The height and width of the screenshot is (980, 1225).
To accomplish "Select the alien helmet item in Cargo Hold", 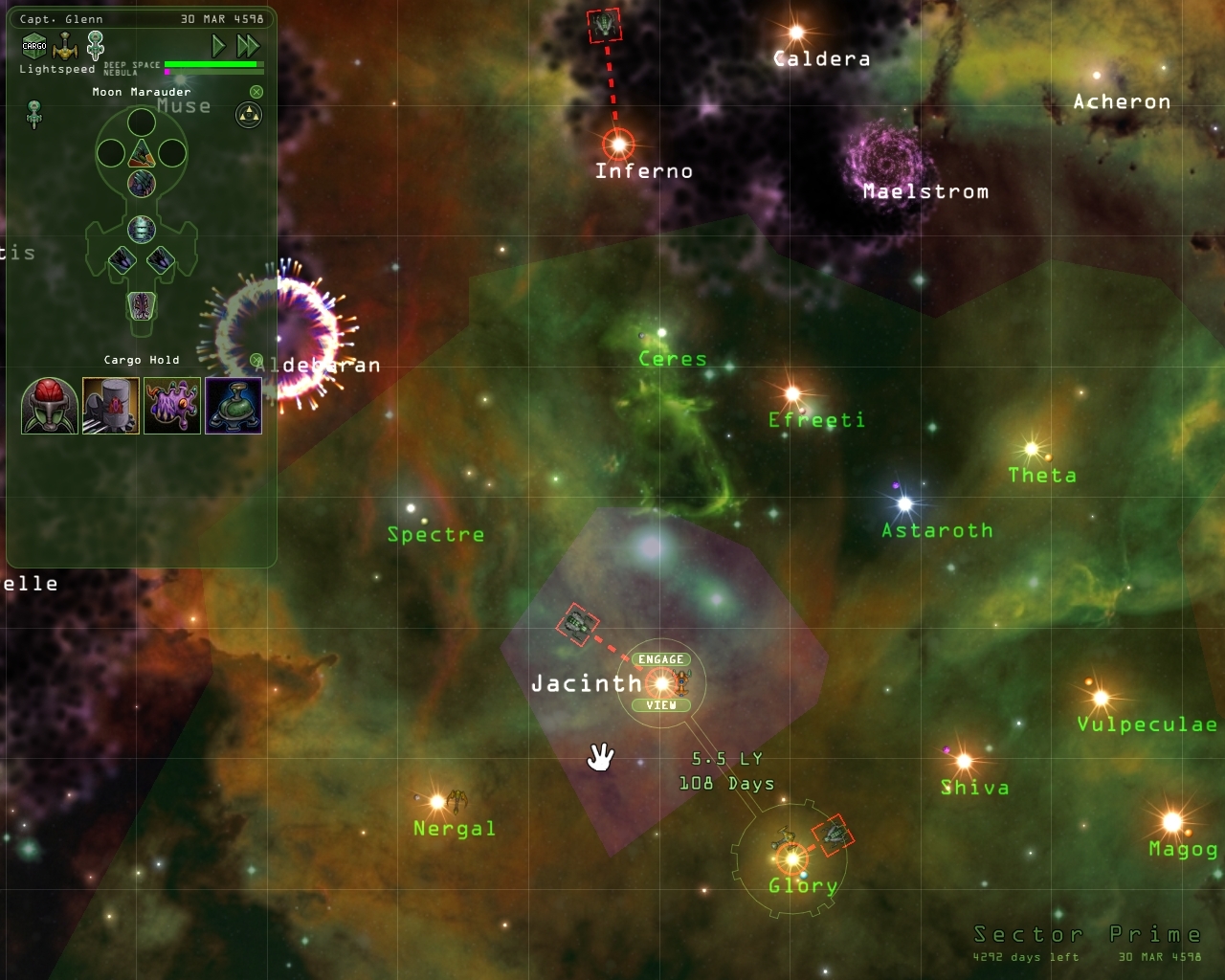I will click(x=48, y=406).
